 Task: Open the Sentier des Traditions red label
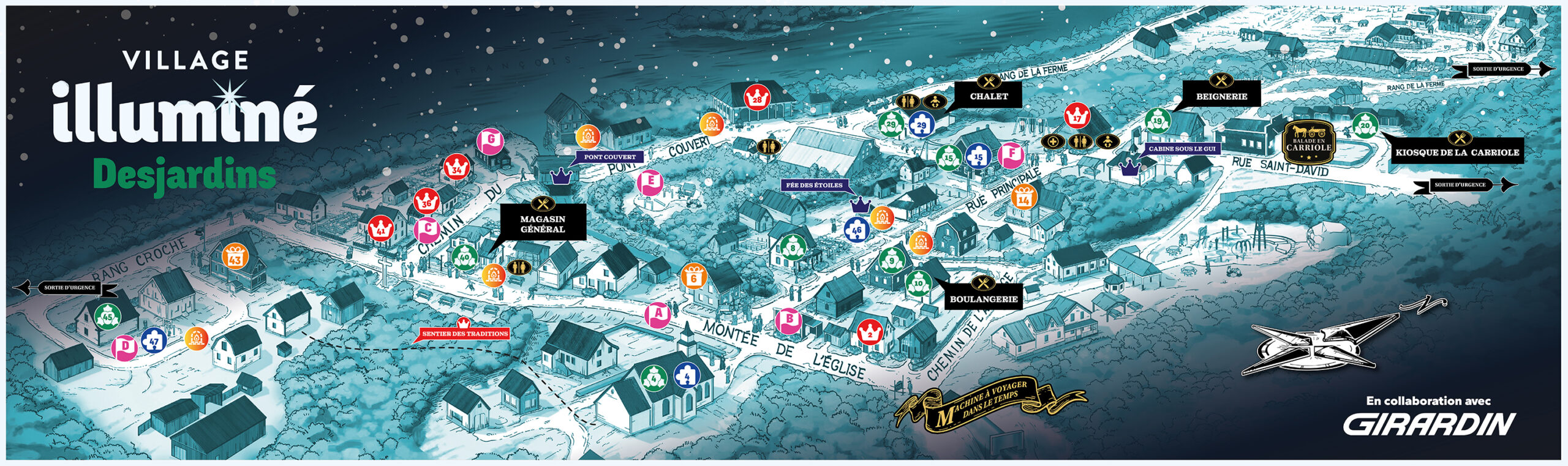click(465, 333)
